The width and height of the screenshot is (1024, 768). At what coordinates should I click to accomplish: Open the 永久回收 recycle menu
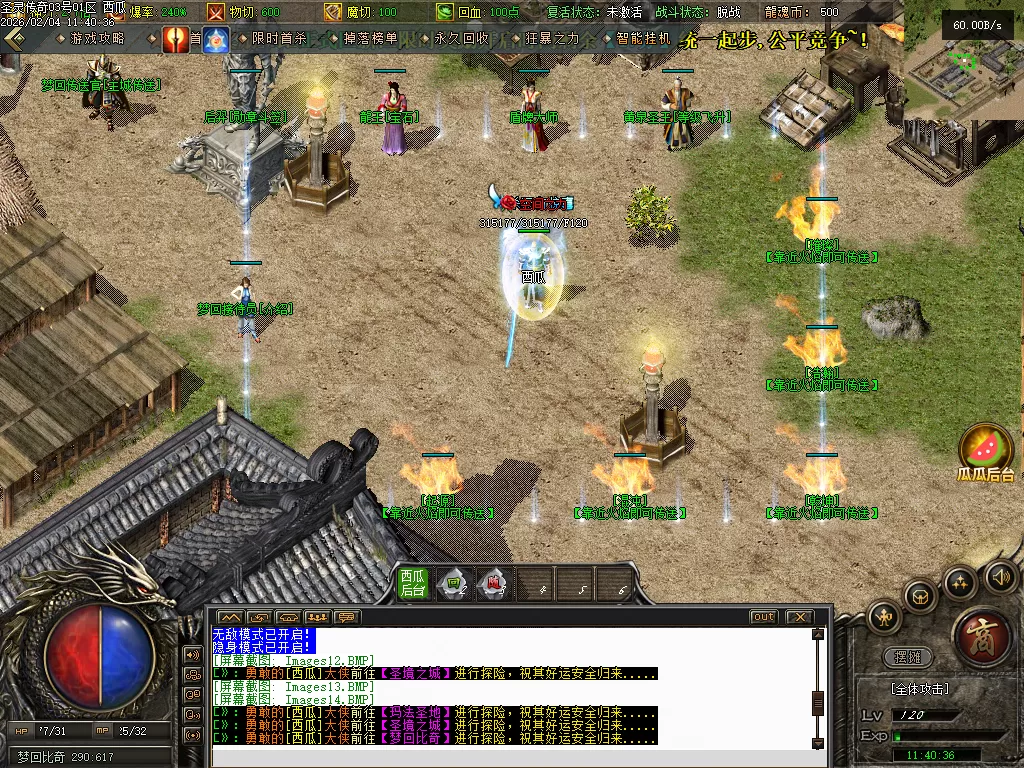(461, 39)
